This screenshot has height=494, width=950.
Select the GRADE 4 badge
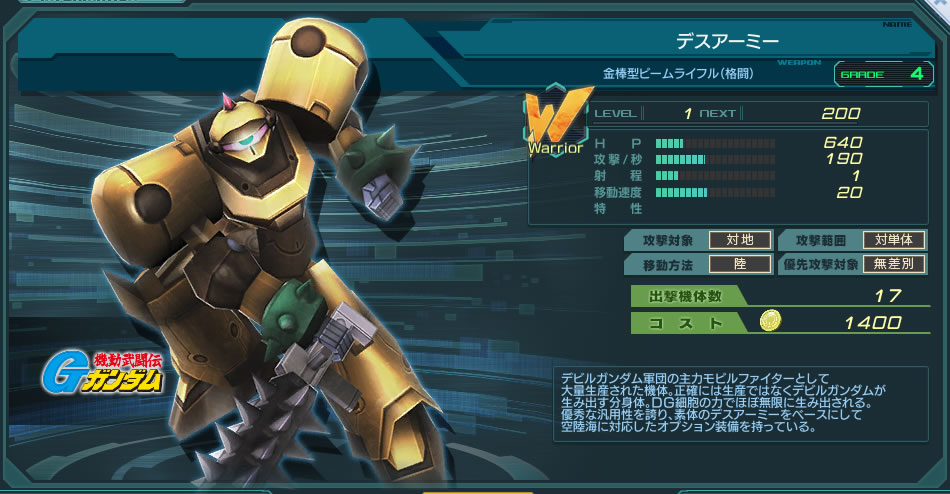coord(882,74)
